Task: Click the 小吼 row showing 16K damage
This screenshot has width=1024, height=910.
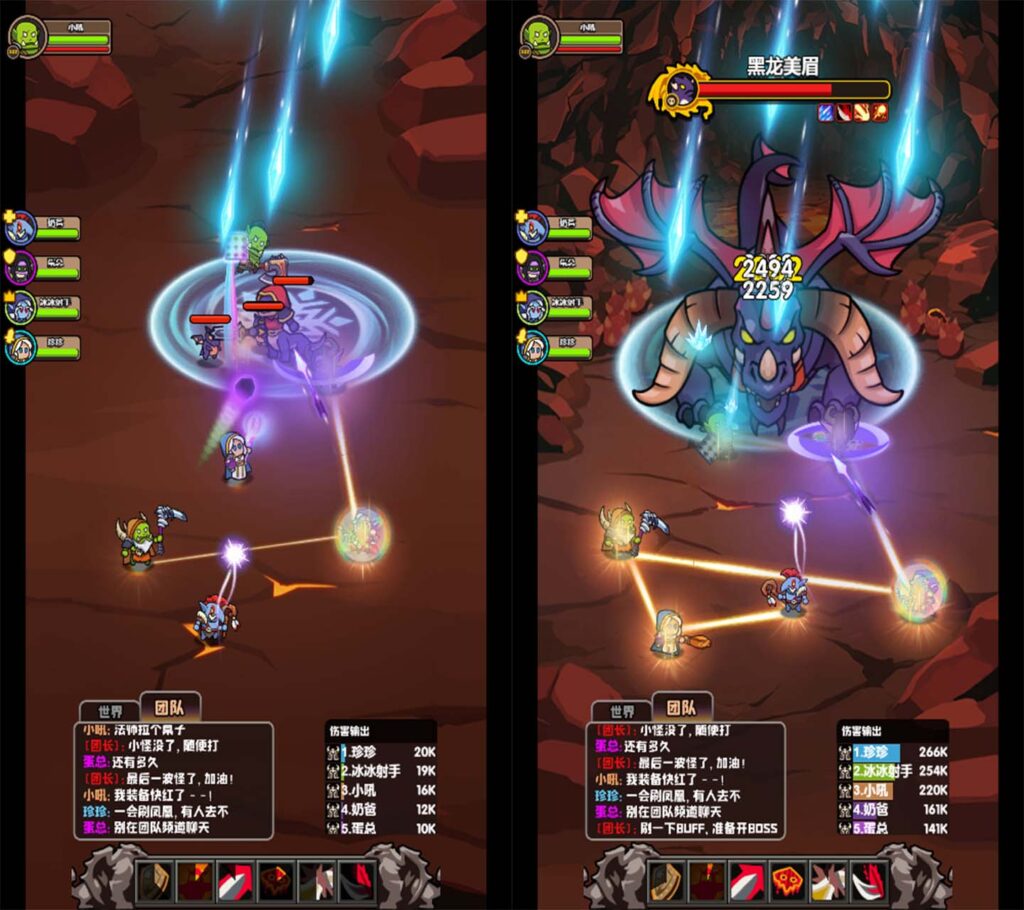Action: tap(381, 790)
